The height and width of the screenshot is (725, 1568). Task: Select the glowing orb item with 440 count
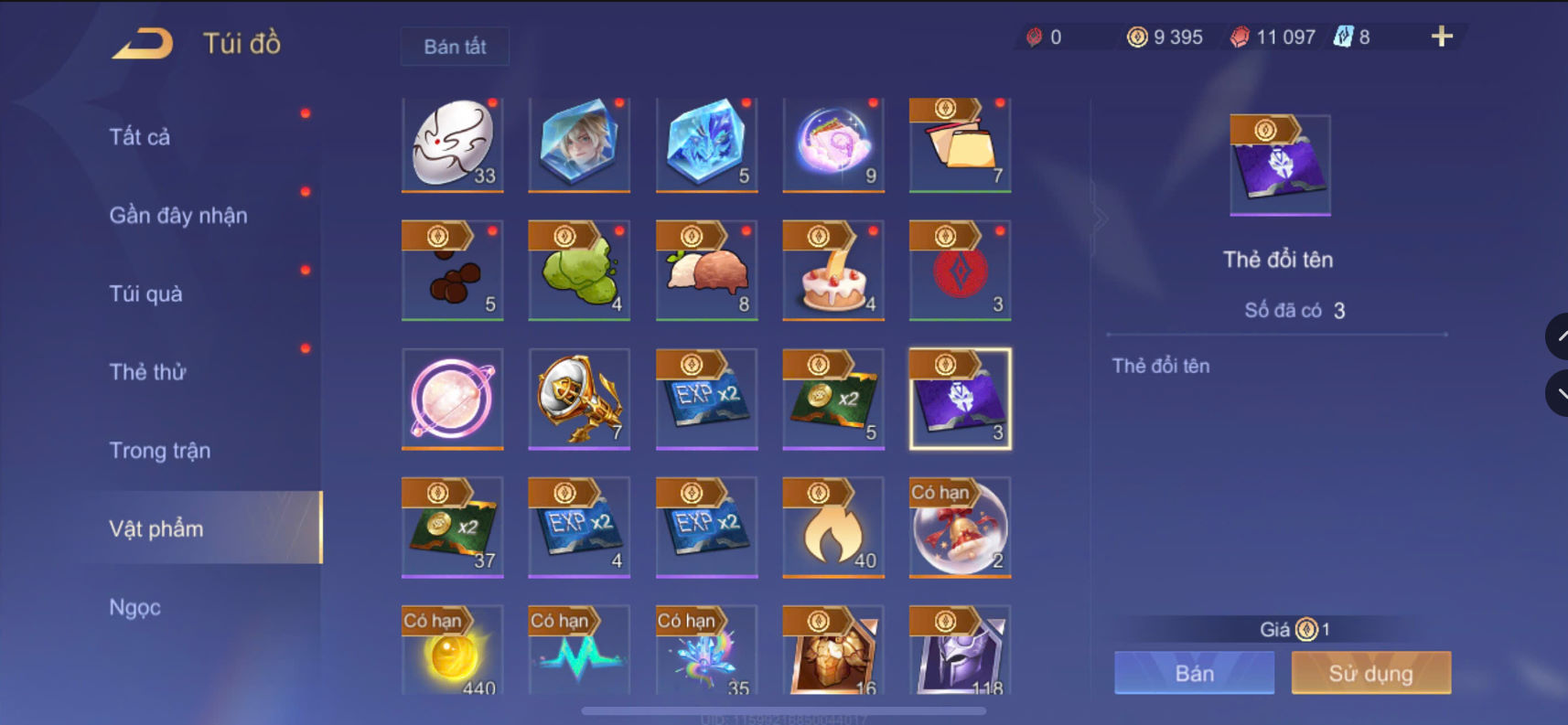[x=452, y=654]
